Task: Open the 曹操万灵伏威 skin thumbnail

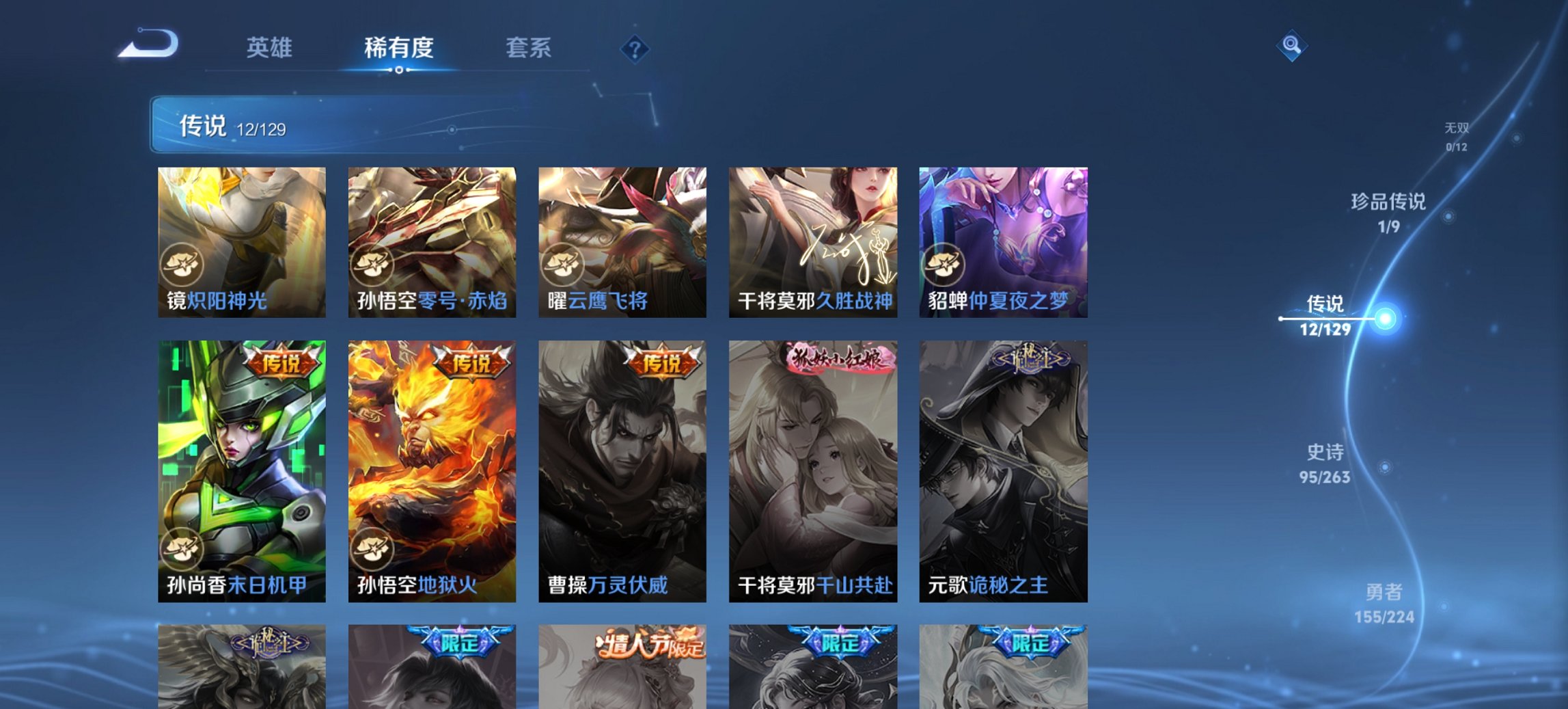Action: coord(621,472)
